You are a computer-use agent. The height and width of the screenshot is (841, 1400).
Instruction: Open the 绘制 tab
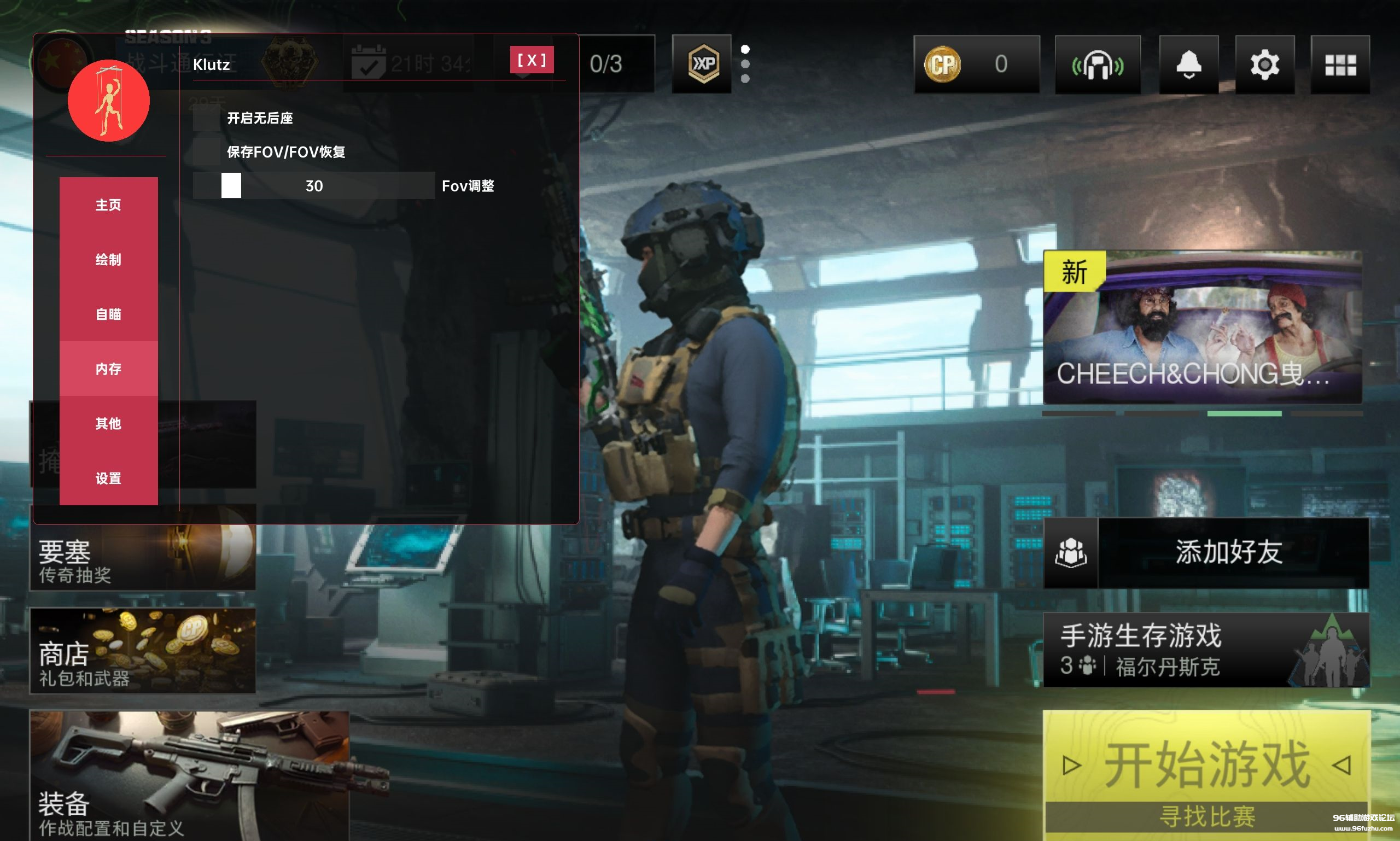108,260
